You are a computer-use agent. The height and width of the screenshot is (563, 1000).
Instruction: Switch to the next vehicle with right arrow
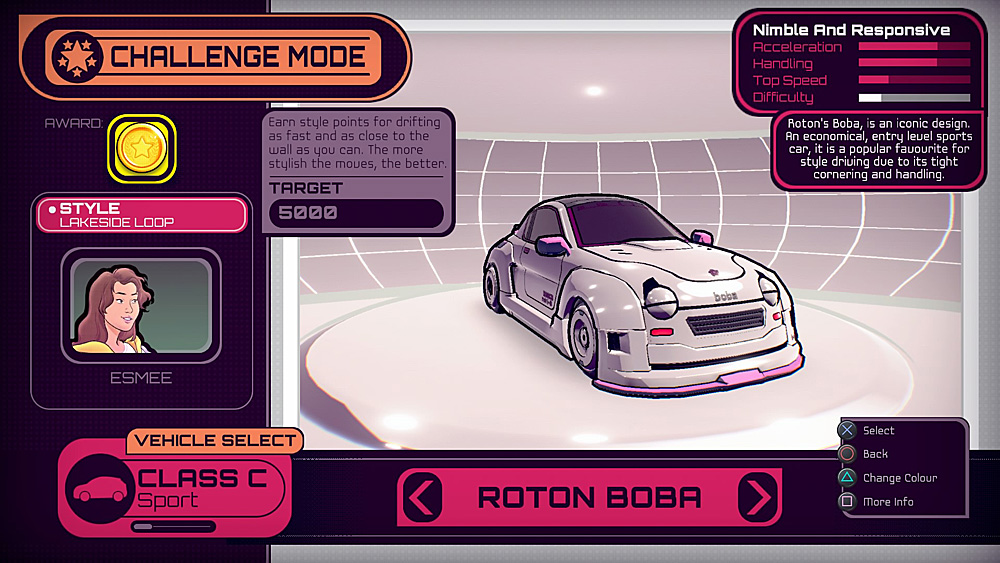click(758, 497)
